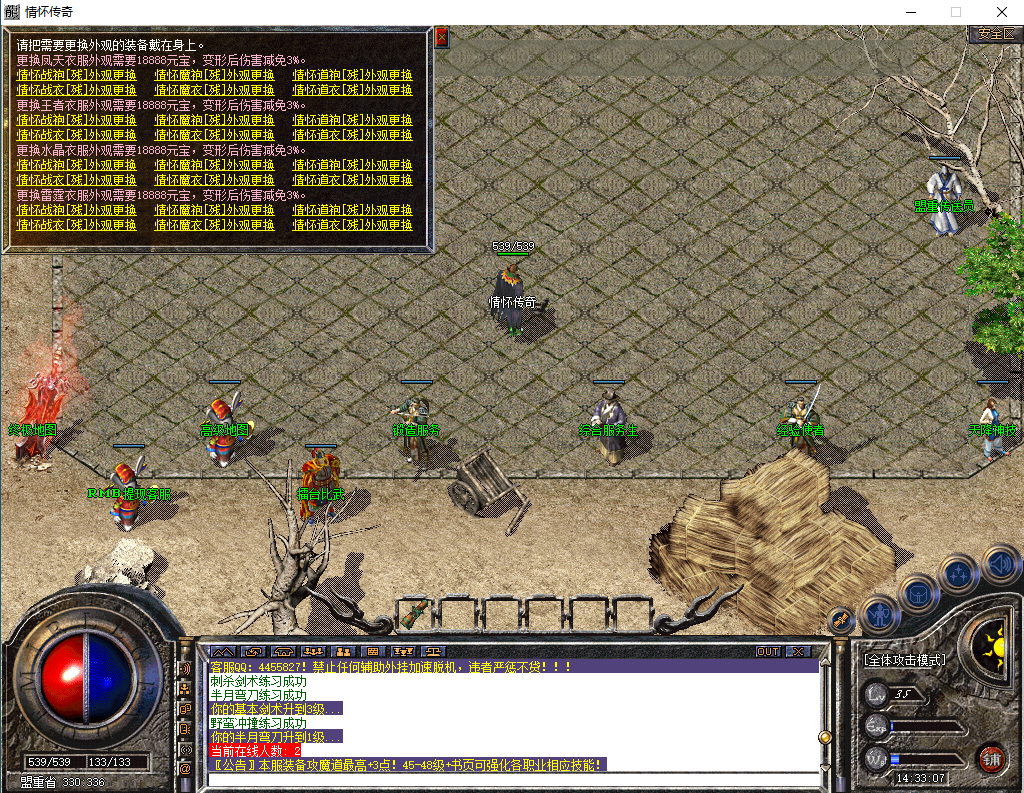Close the game window
This screenshot has width=1024, height=793.
1001,11
